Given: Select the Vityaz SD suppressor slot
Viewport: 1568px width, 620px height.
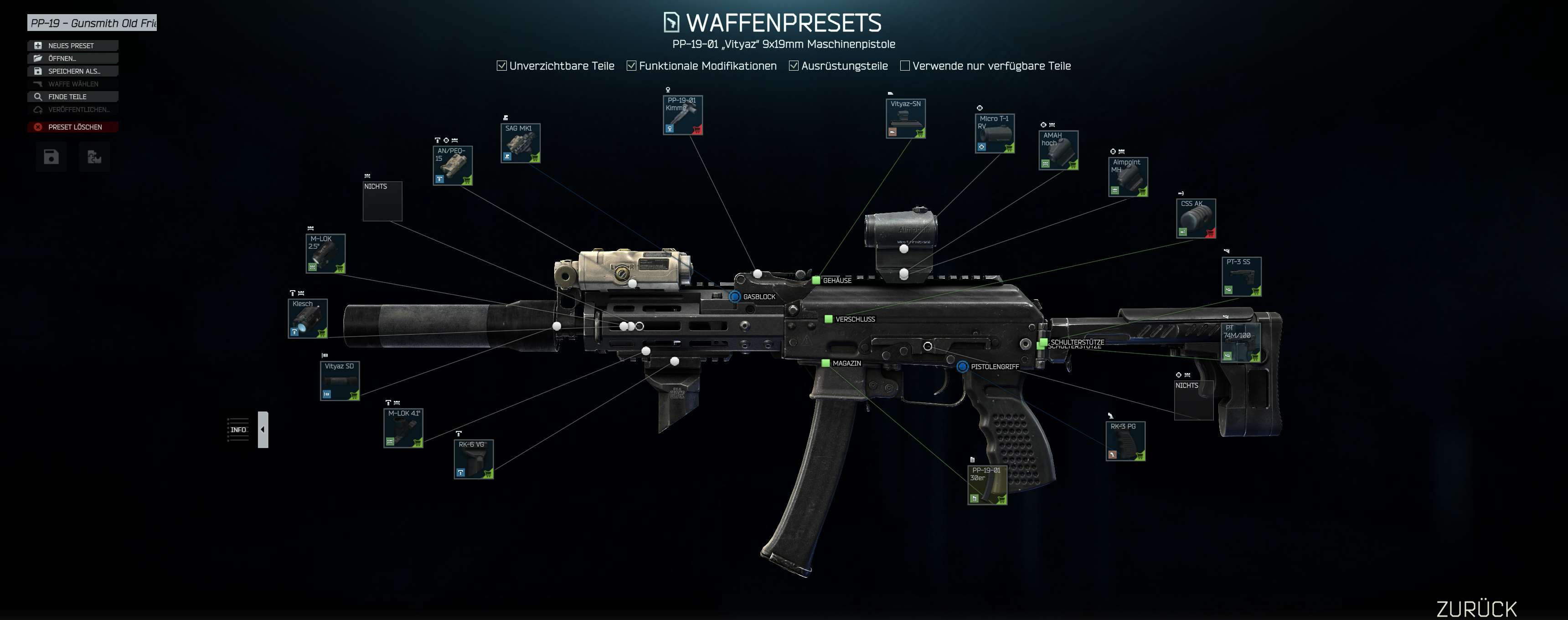Looking at the screenshot, I should (x=340, y=381).
